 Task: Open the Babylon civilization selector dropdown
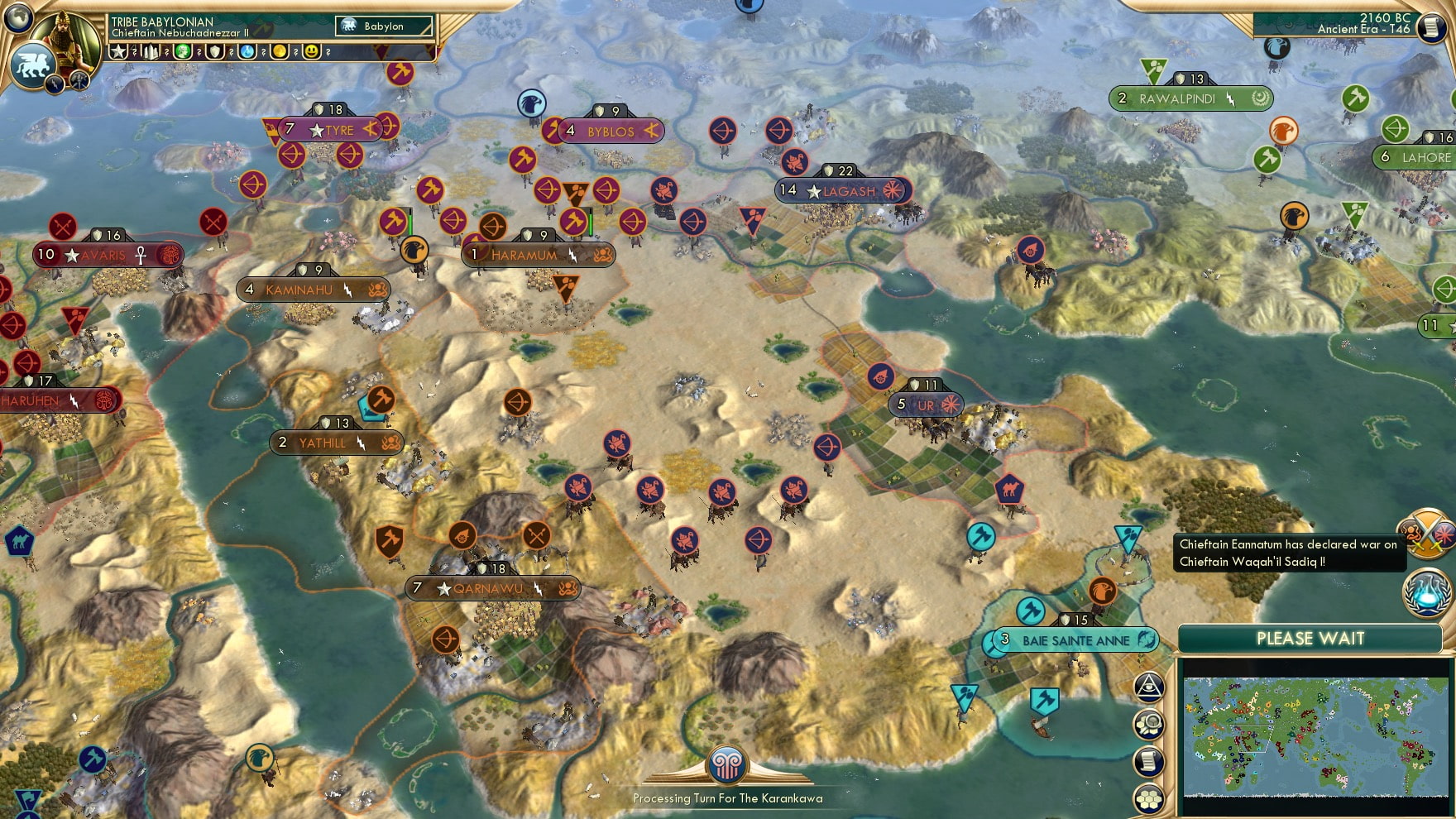382,26
